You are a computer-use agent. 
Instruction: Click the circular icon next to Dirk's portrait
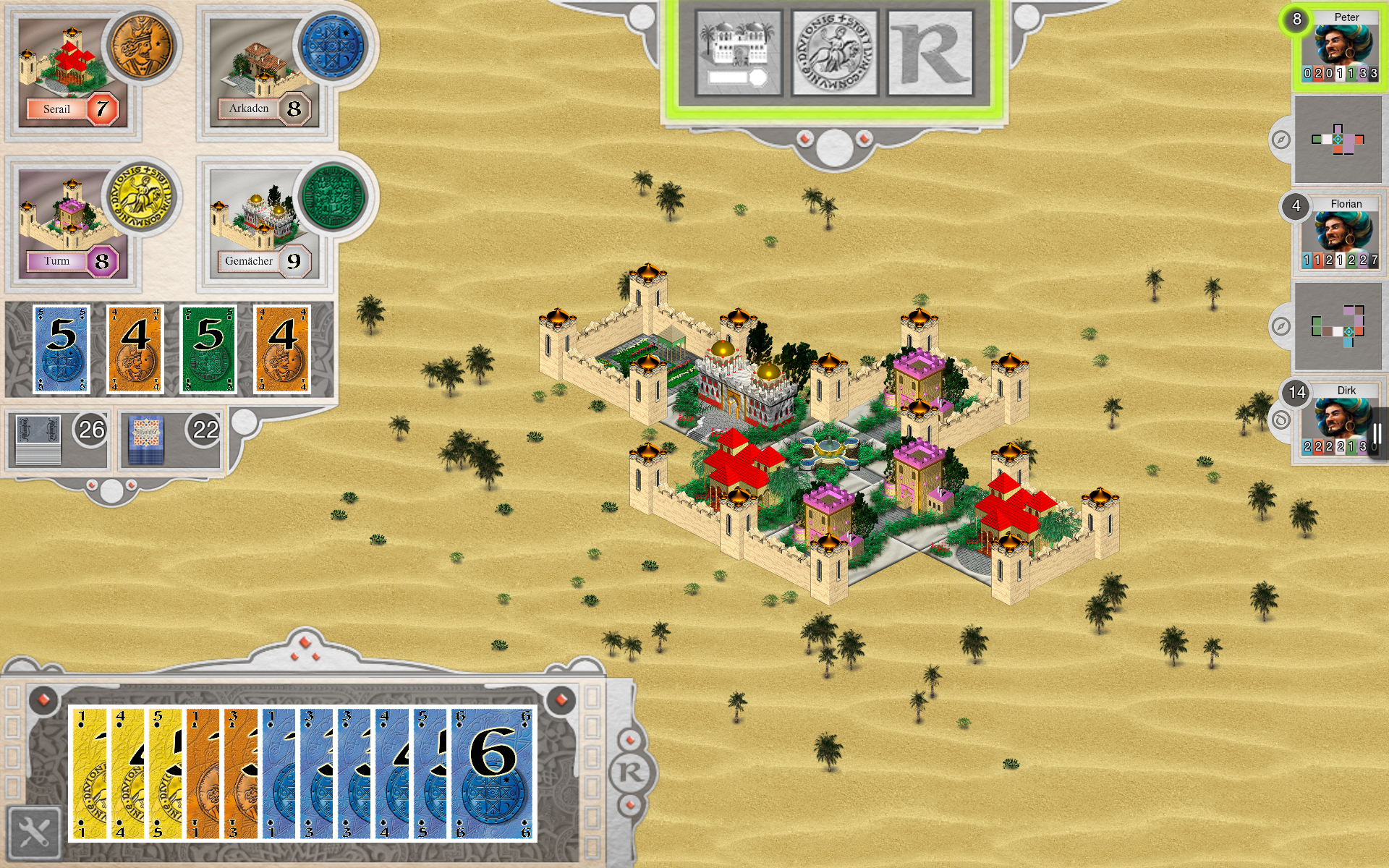click(x=1282, y=418)
